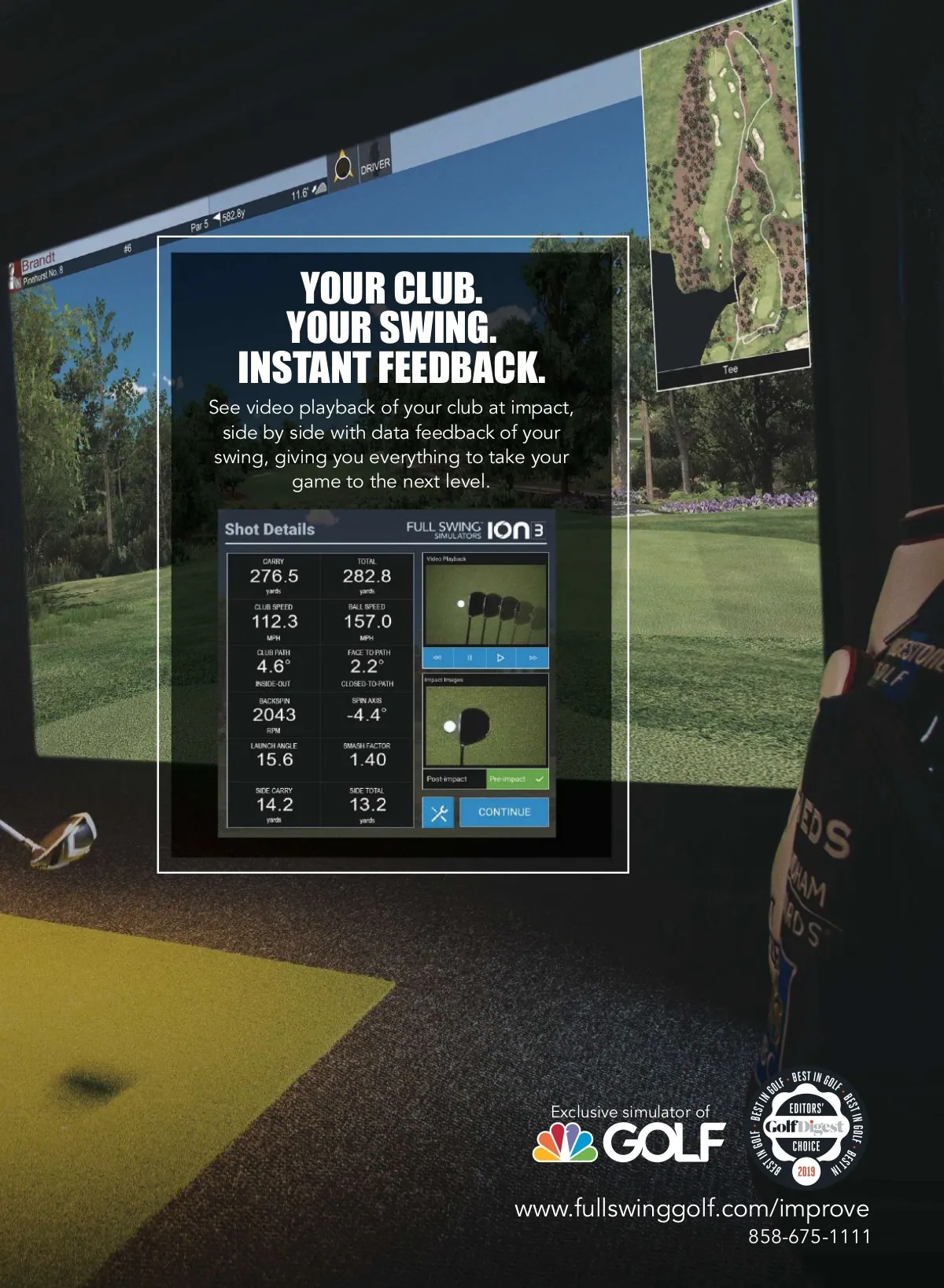Screen dimensions: 944x1288
Task: Click the CONTINUE button
Action: [503, 812]
